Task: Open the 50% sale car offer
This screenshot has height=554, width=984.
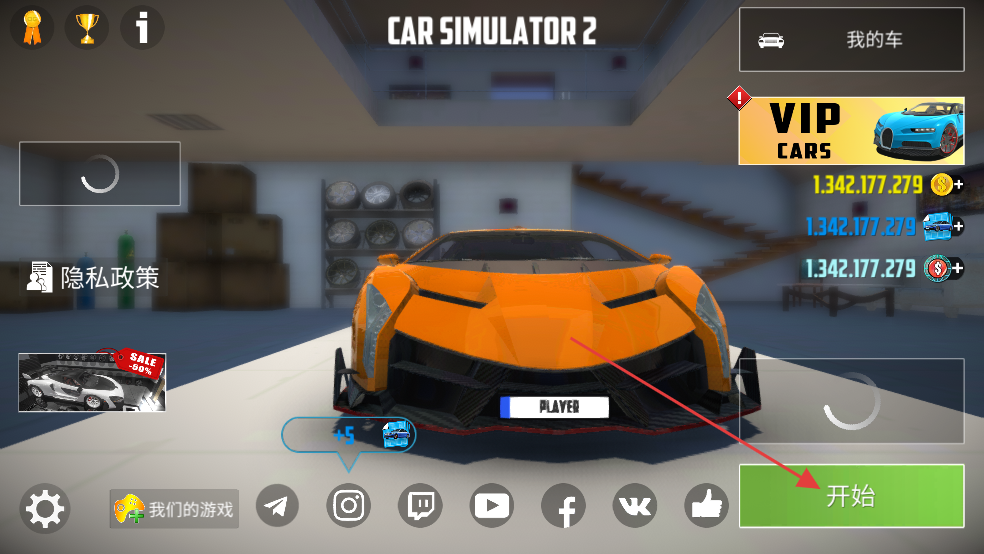Action: click(x=92, y=381)
